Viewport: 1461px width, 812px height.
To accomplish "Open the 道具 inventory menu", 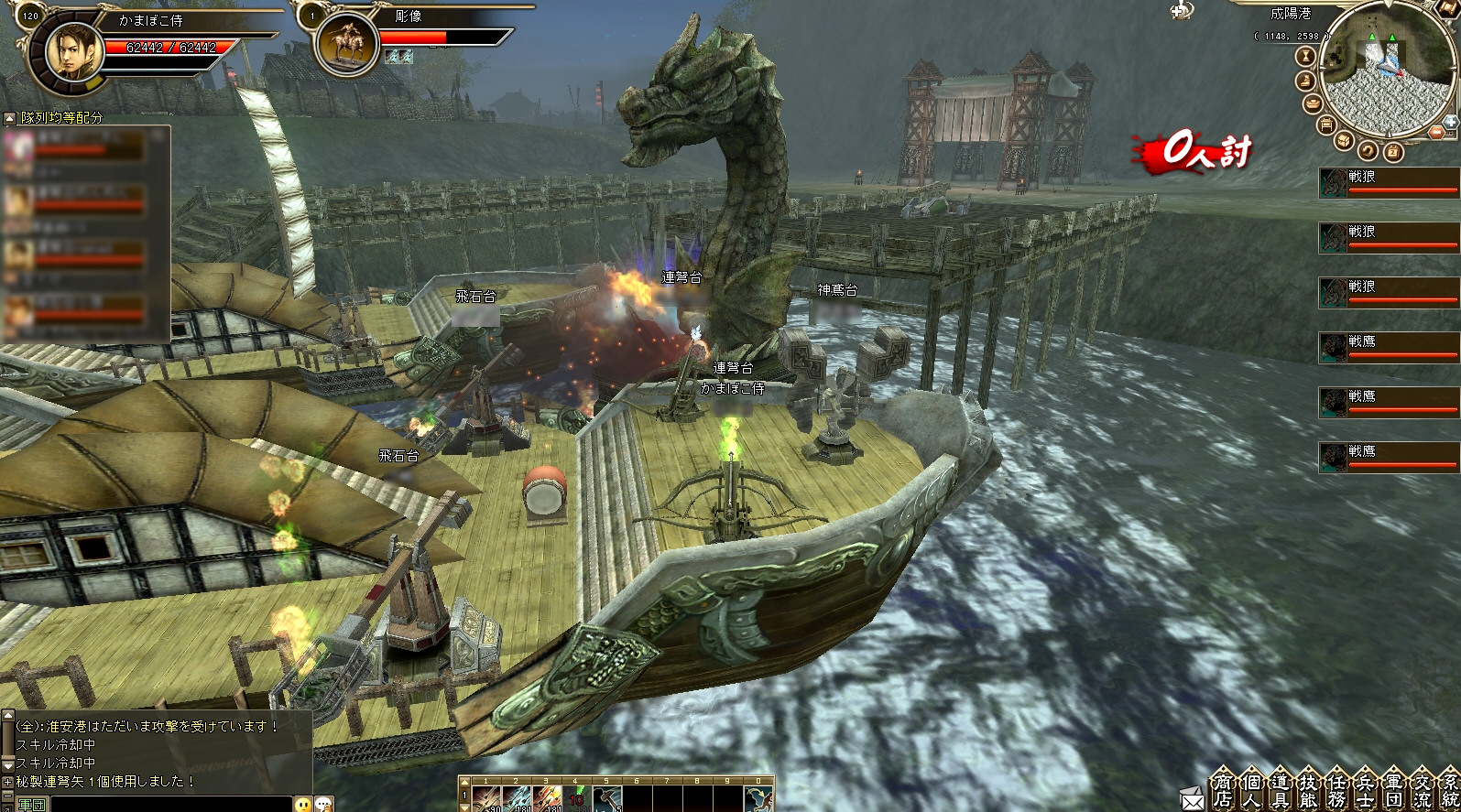I will [x=1281, y=790].
